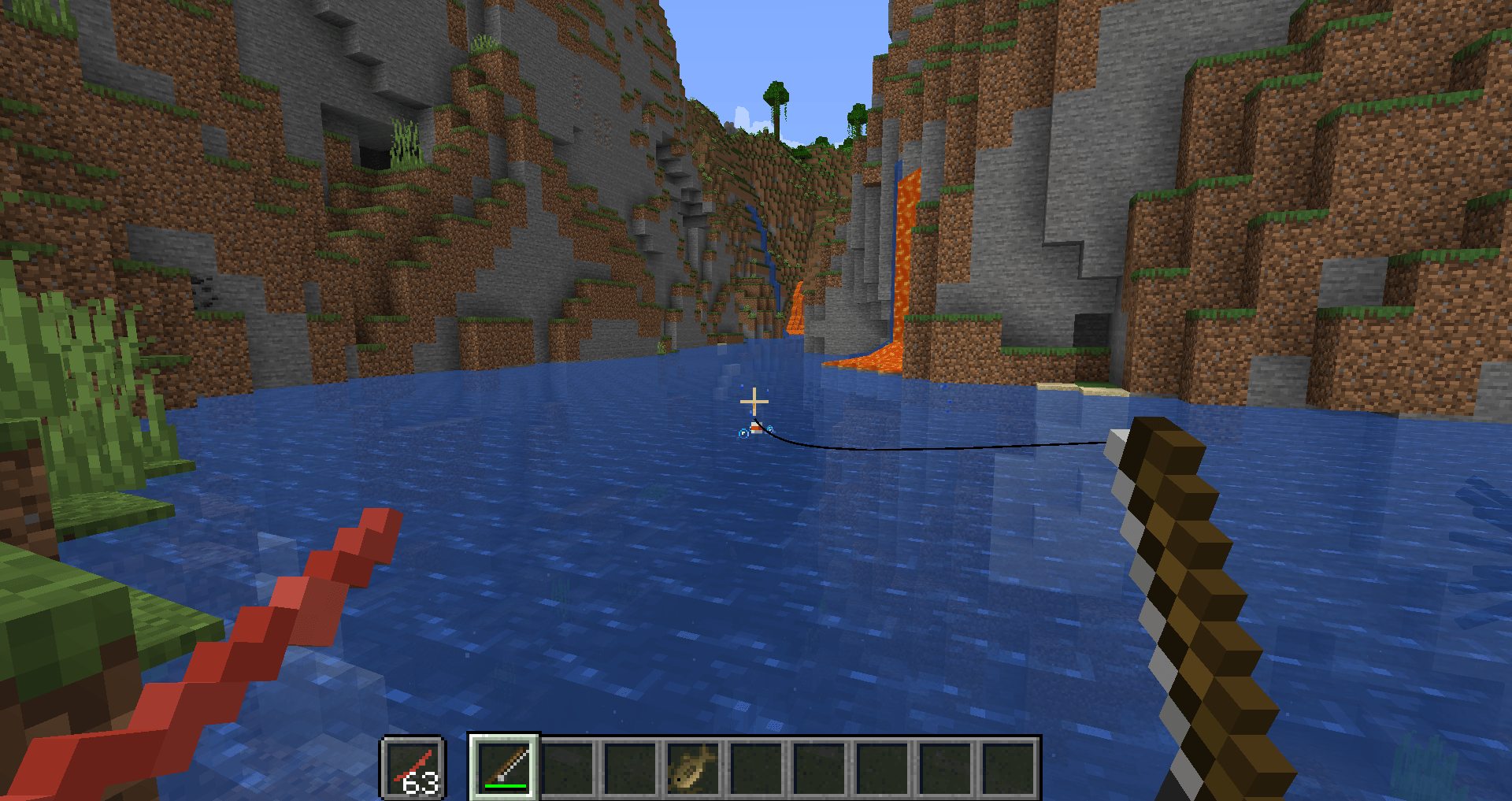Click the crosshair at screen center
Image resolution: width=1512 pixels, height=801 pixels.
click(754, 401)
